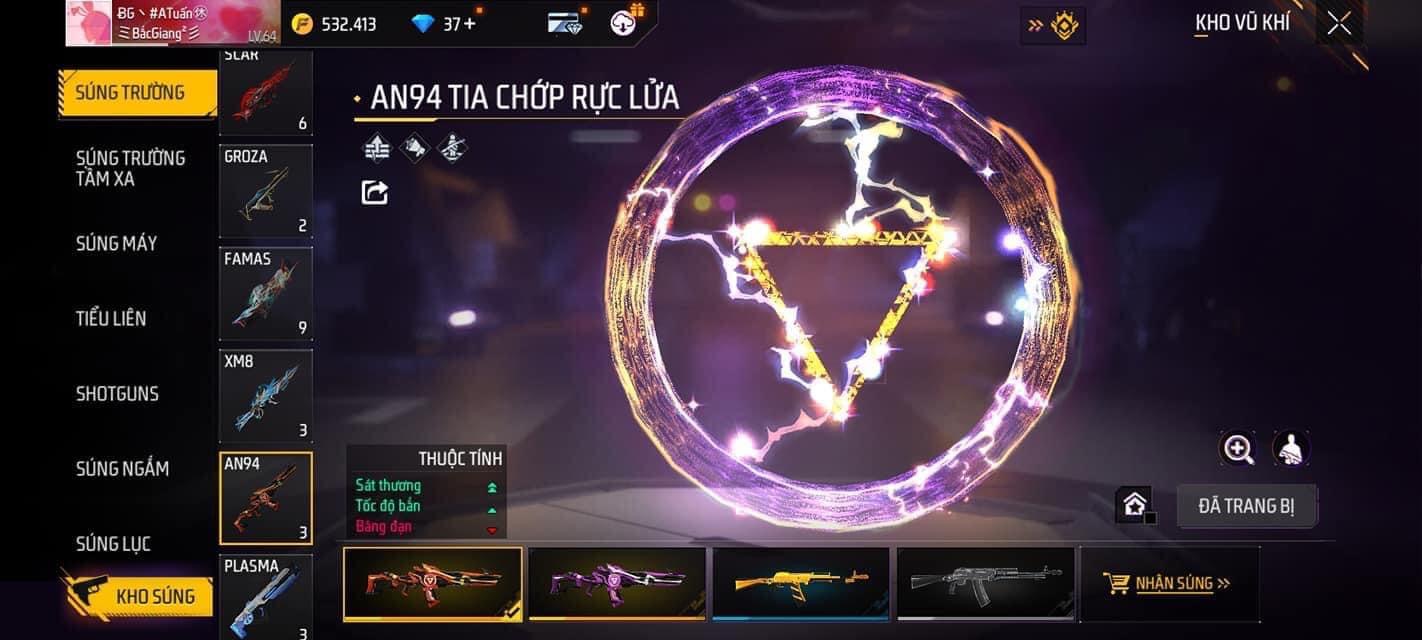
Task: Show the Shotguns category
Action: coord(117,393)
